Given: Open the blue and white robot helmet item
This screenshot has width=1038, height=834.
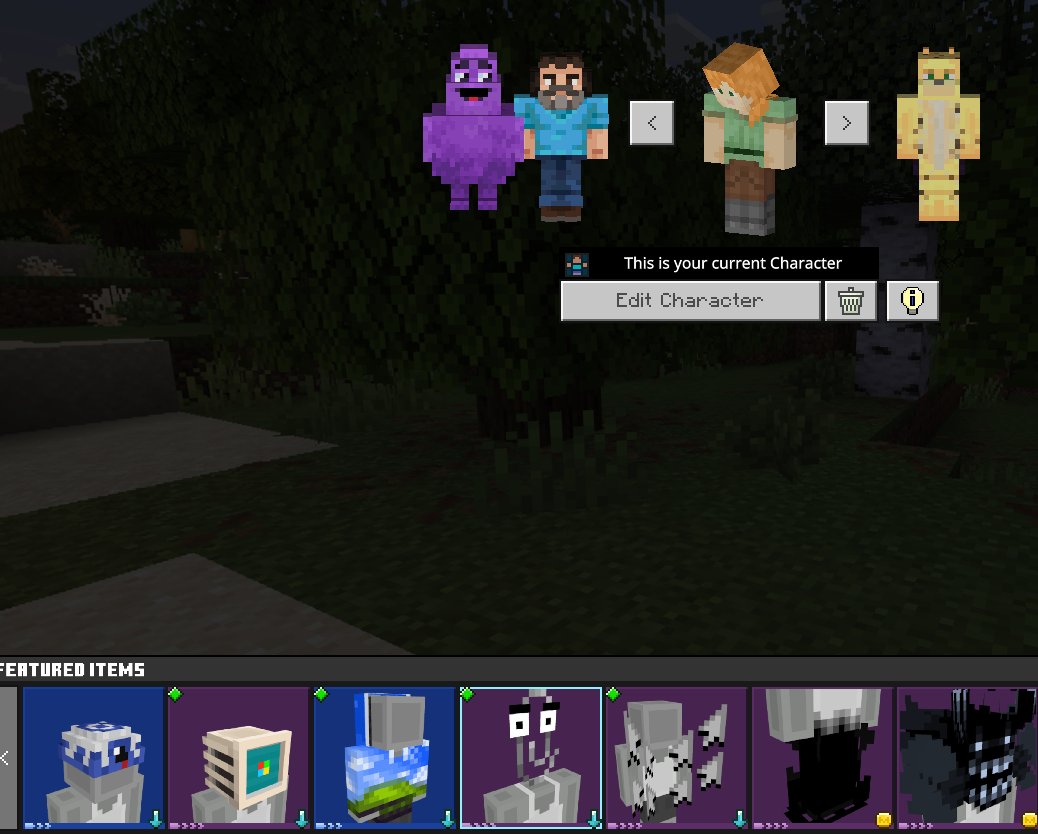Looking at the screenshot, I should (x=93, y=758).
